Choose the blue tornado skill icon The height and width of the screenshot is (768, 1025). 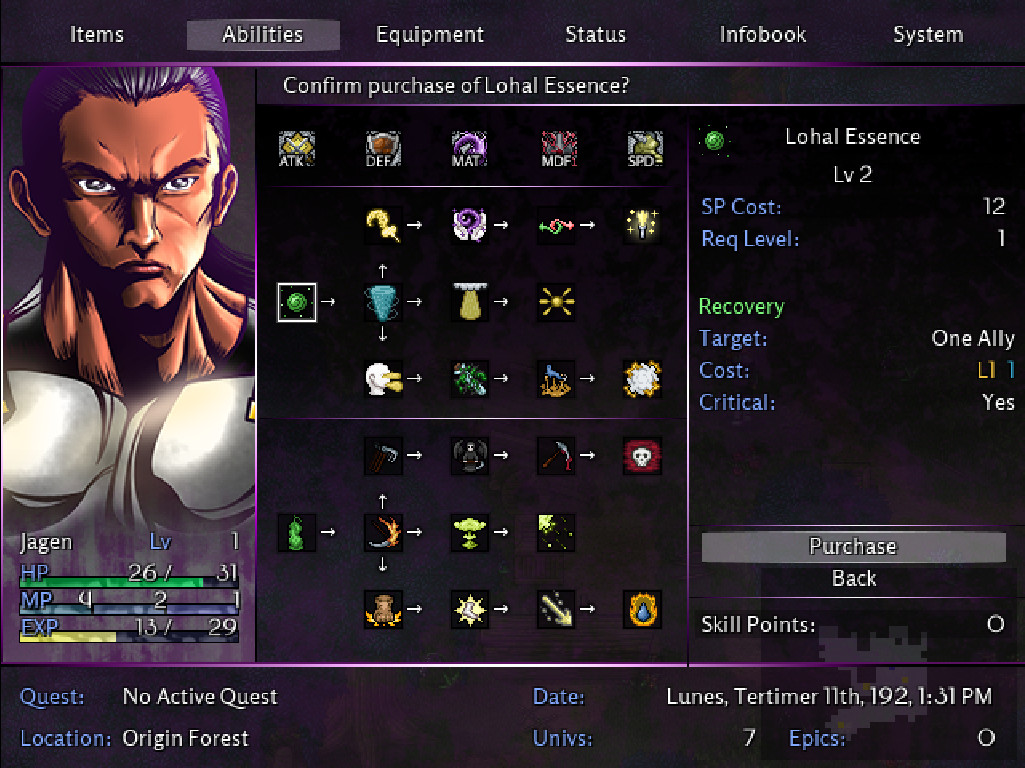383,301
